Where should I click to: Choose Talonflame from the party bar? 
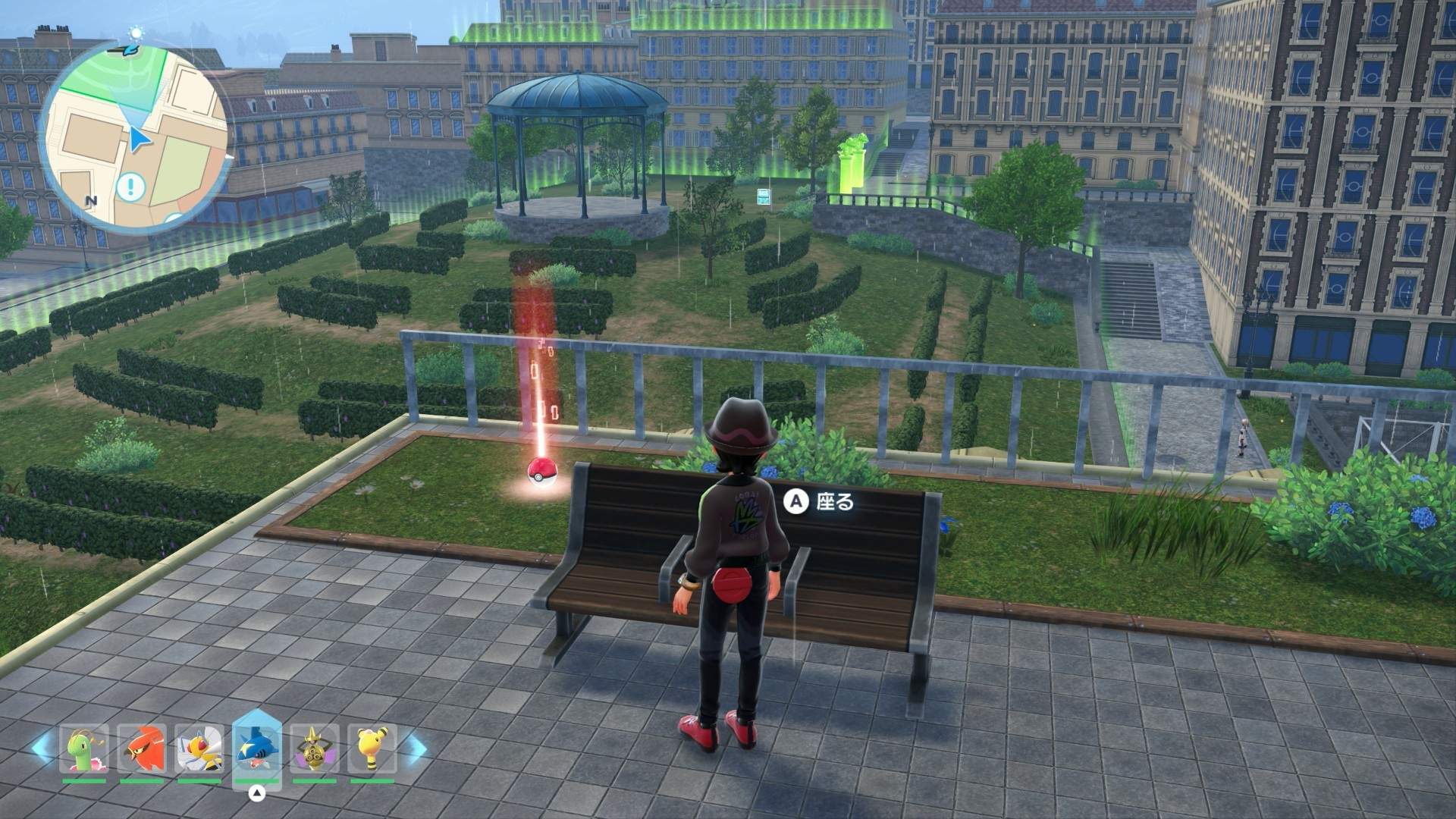point(142,749)
